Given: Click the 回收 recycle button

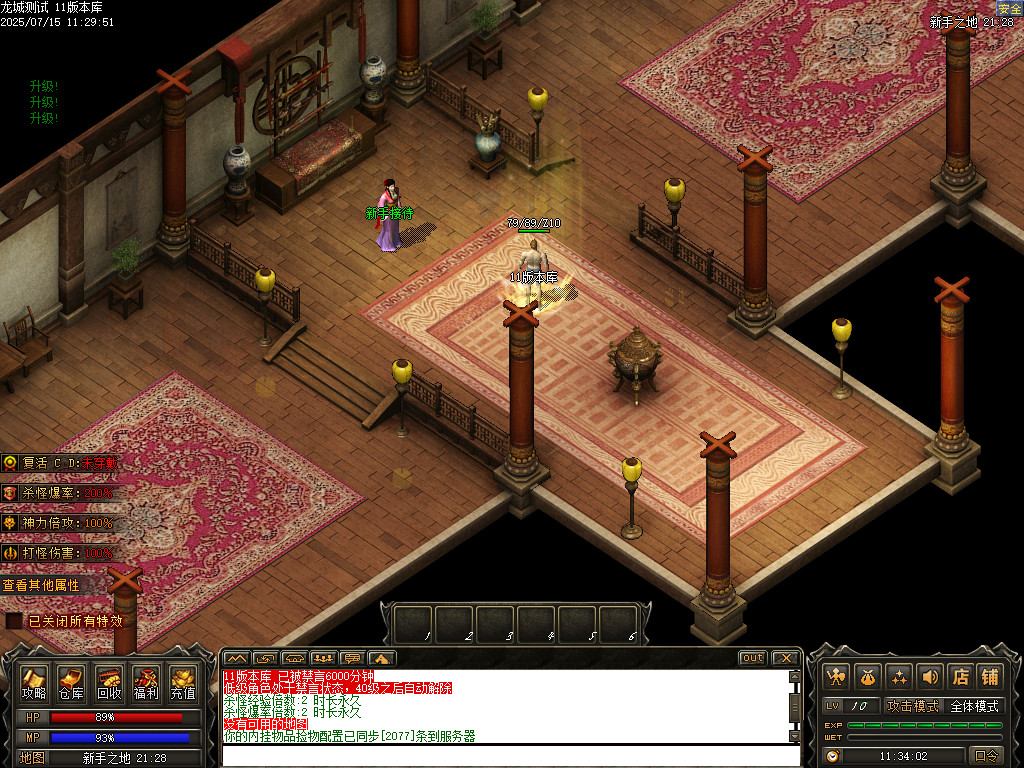Looking at the screenshot, I should (108, 682).
